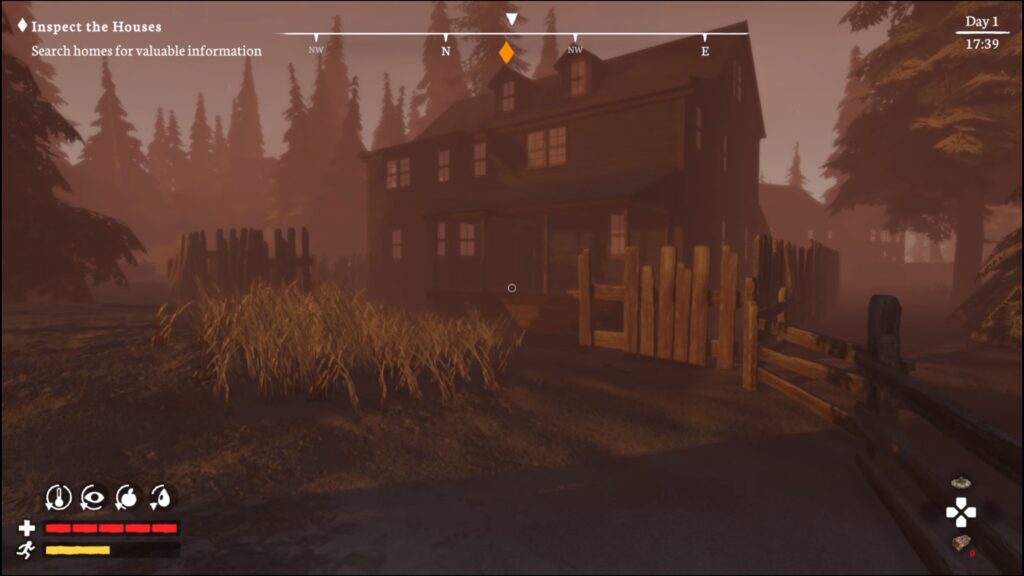This screenshot has width=1024, height=576.
Task: Select the Inspect the Houses objective tracker
Action: pos(96,27)
